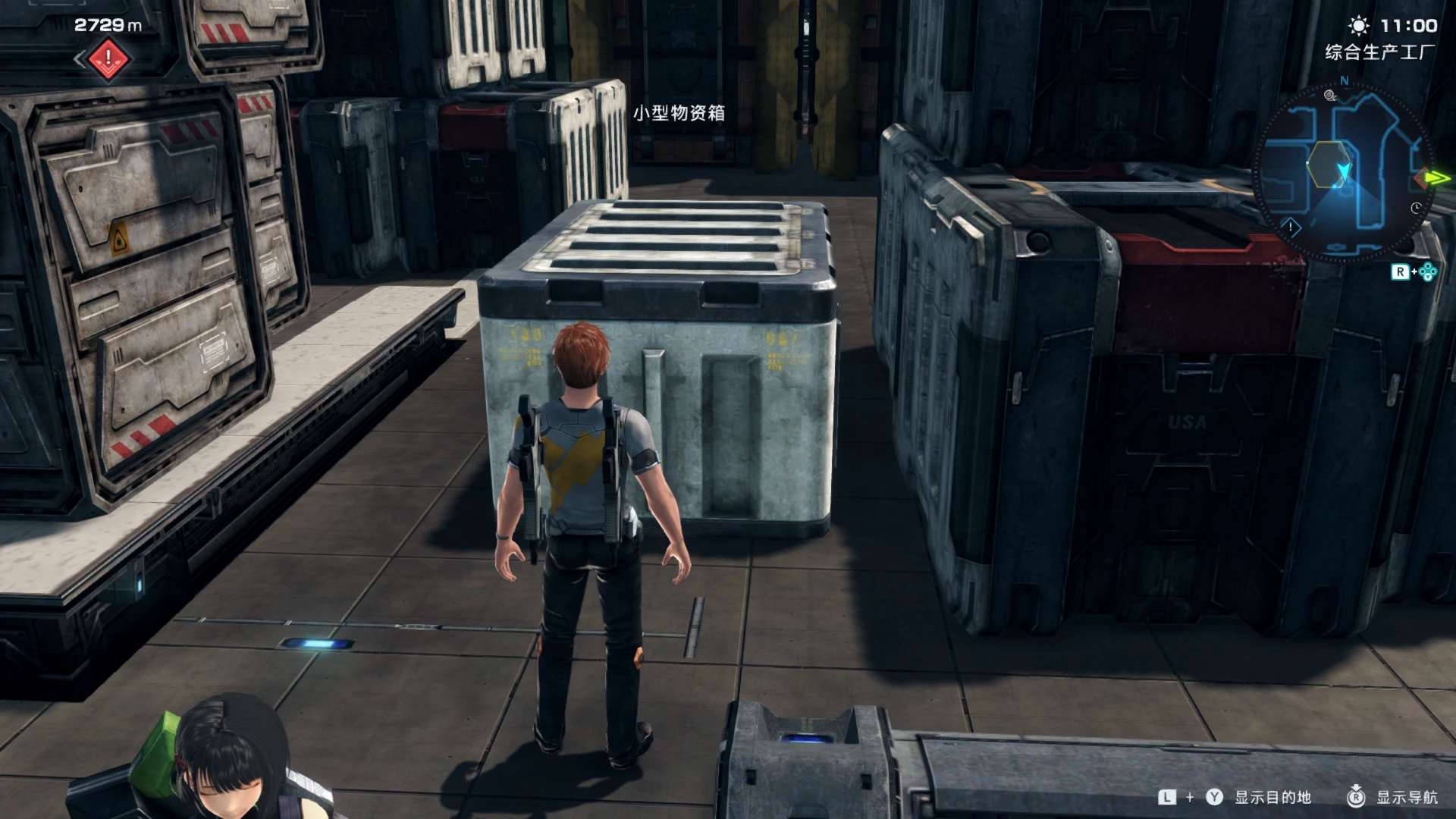The width and height of the screenshot is (1456, 819).
Task: Toggle the yellow hexagon zone on the minimap
Action: [1329, 164]
